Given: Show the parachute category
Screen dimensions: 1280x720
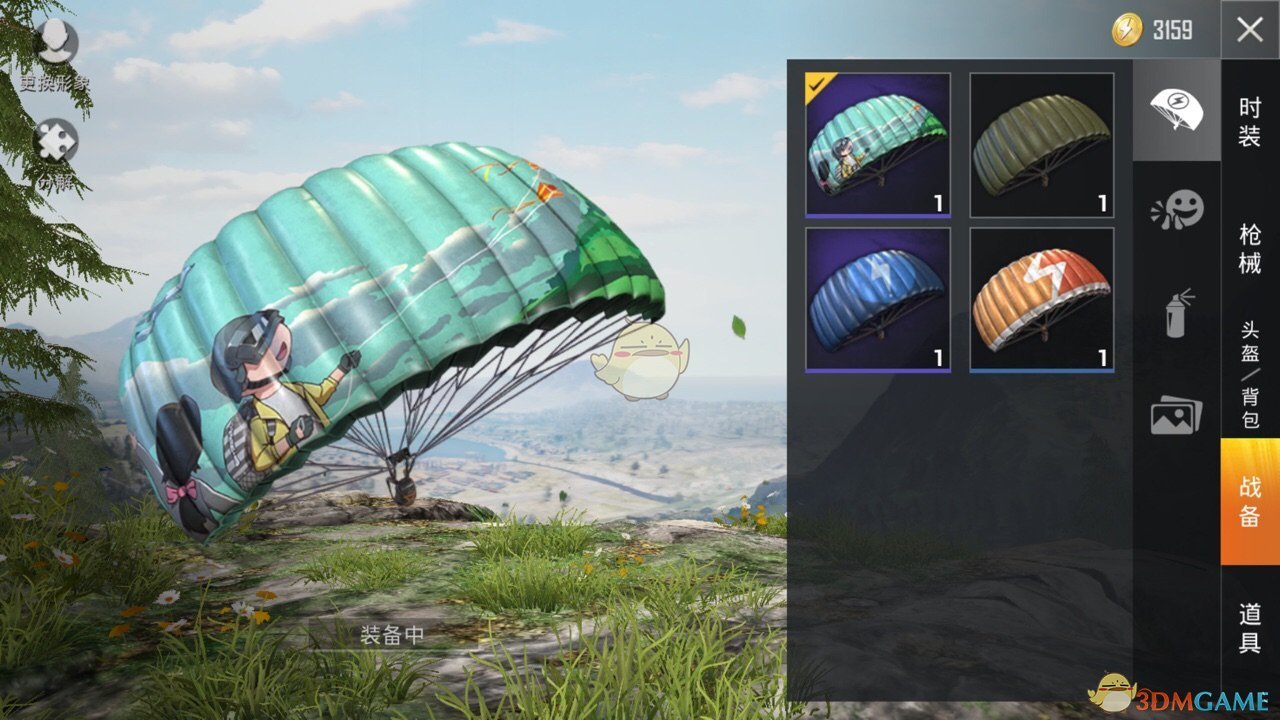Looking at the screenshot, I should (x=1176, y=110).
